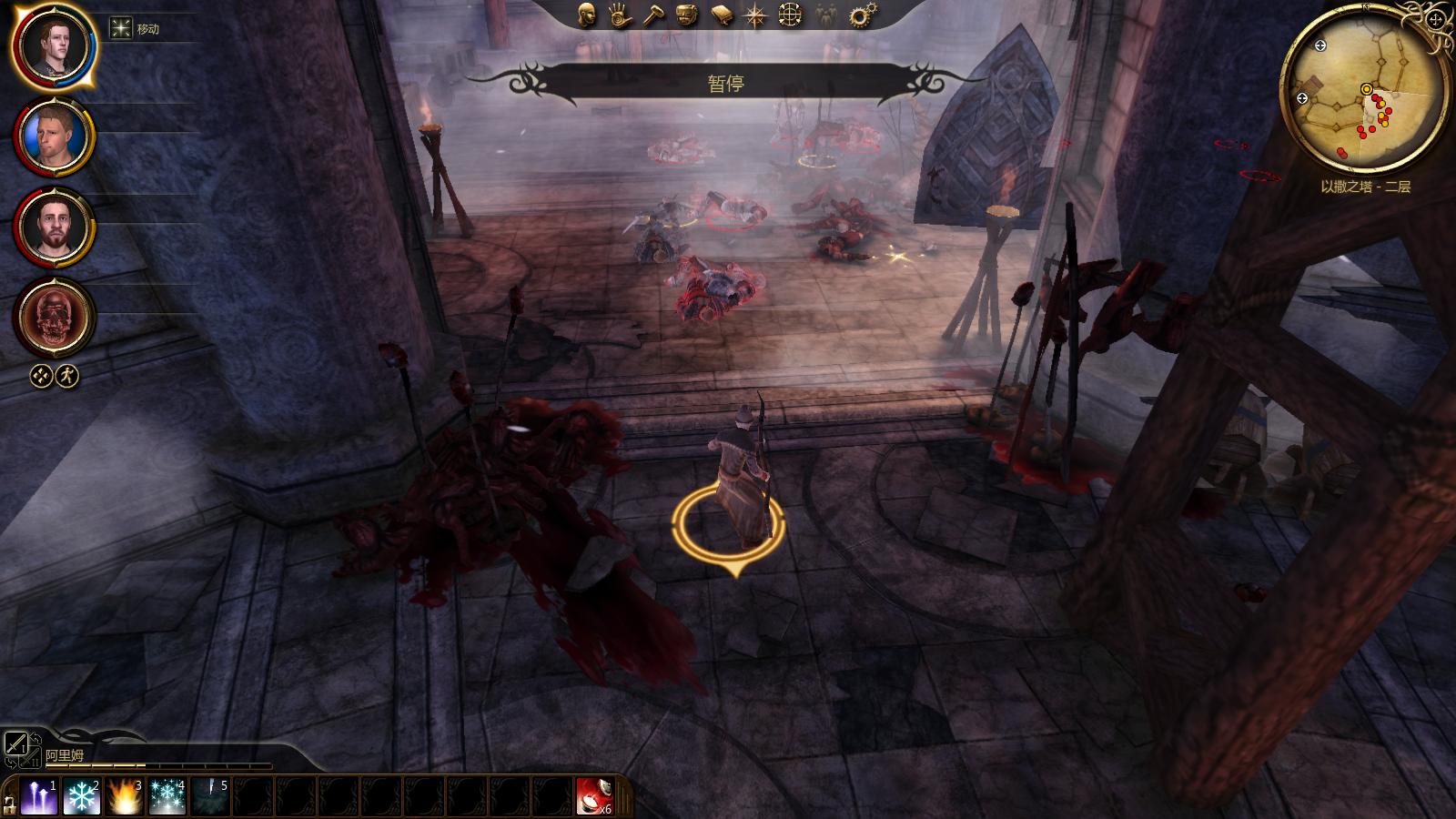The width and height of the screenshot is (1456, 819).
Task: Select the highlighted red-haired party leader portrait
Action: (53, 45)
